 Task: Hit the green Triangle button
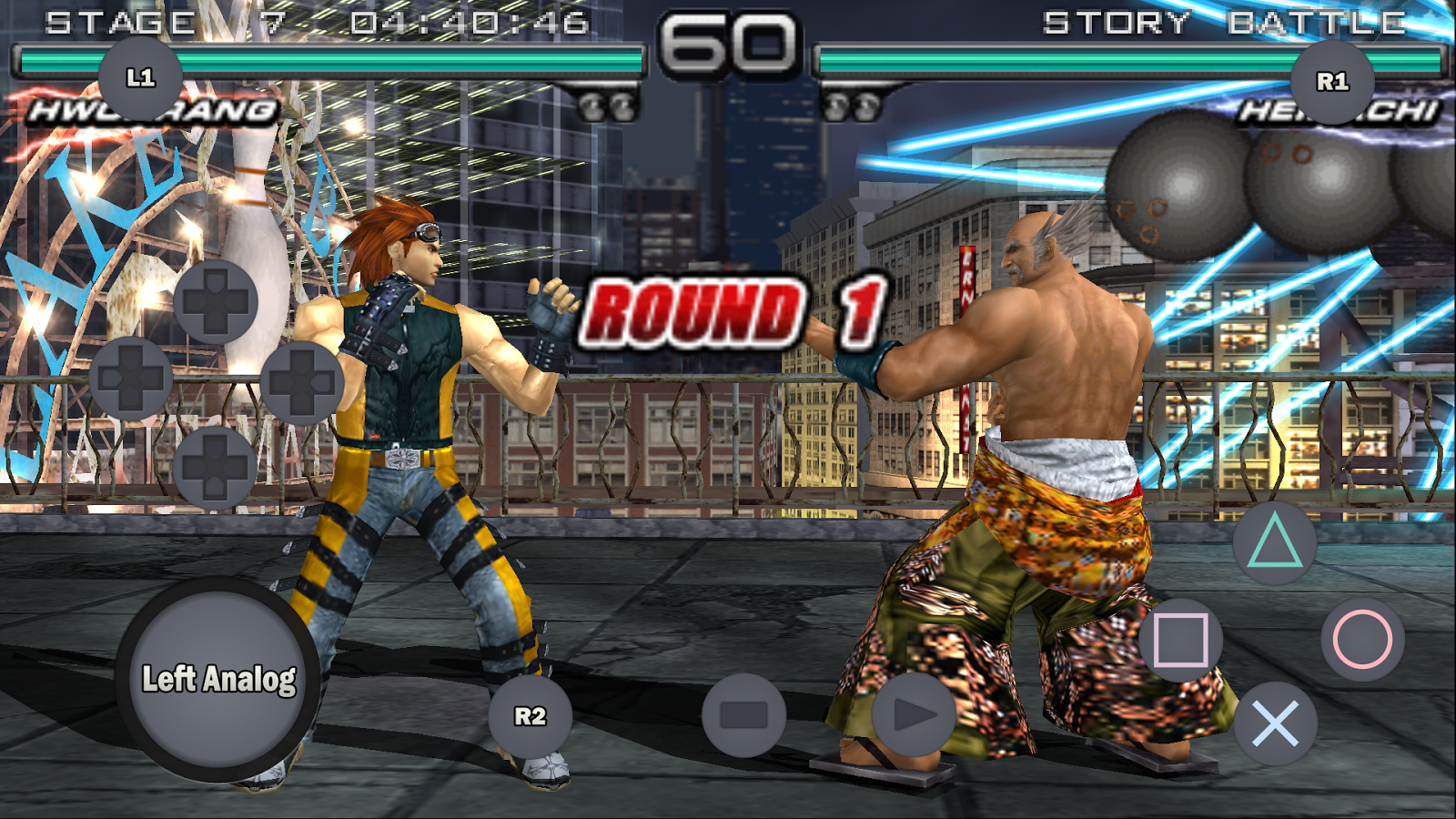tap(1274, 542)
